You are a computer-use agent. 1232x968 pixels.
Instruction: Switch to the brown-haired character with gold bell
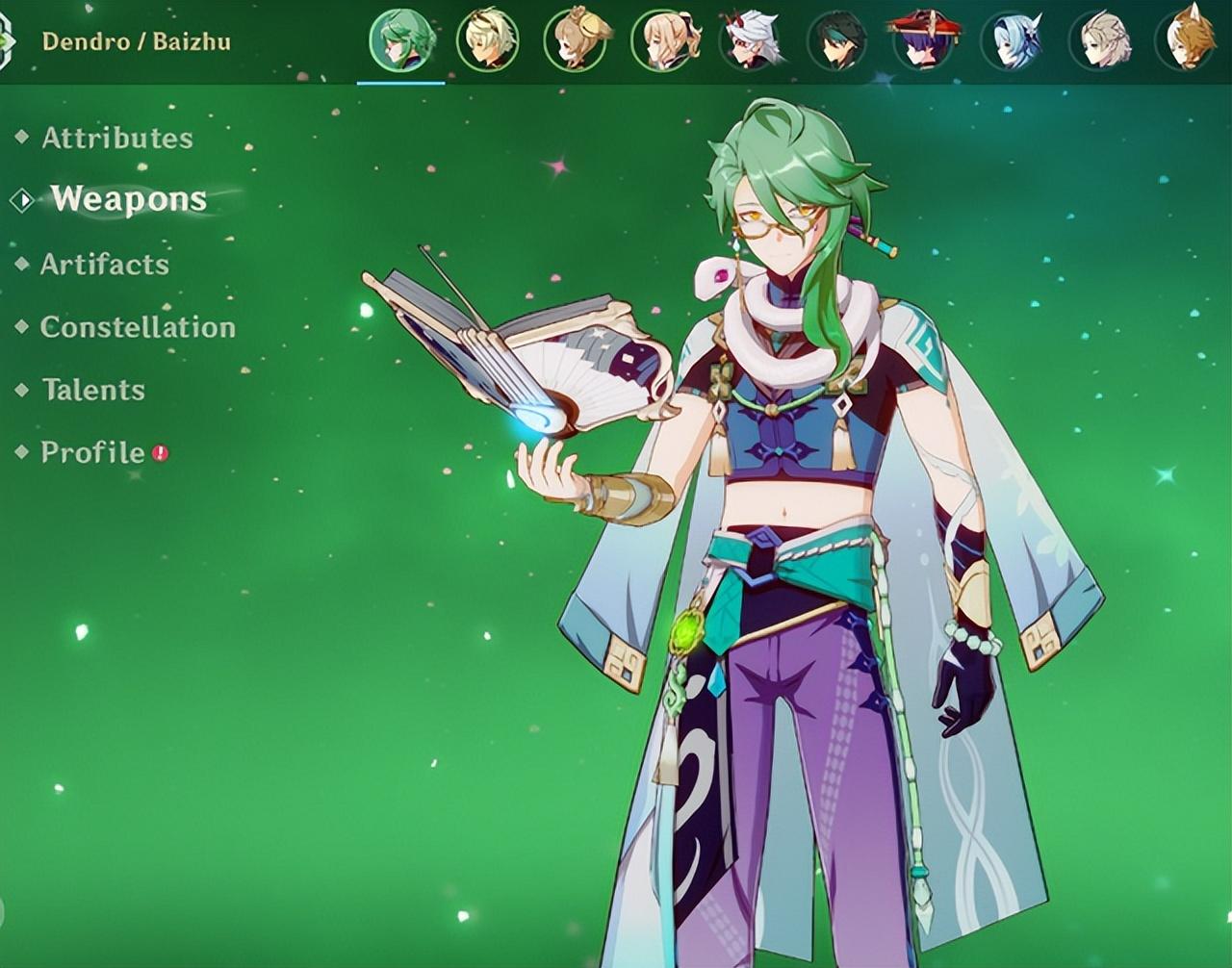pyautogui.click(x=576, y=41)
